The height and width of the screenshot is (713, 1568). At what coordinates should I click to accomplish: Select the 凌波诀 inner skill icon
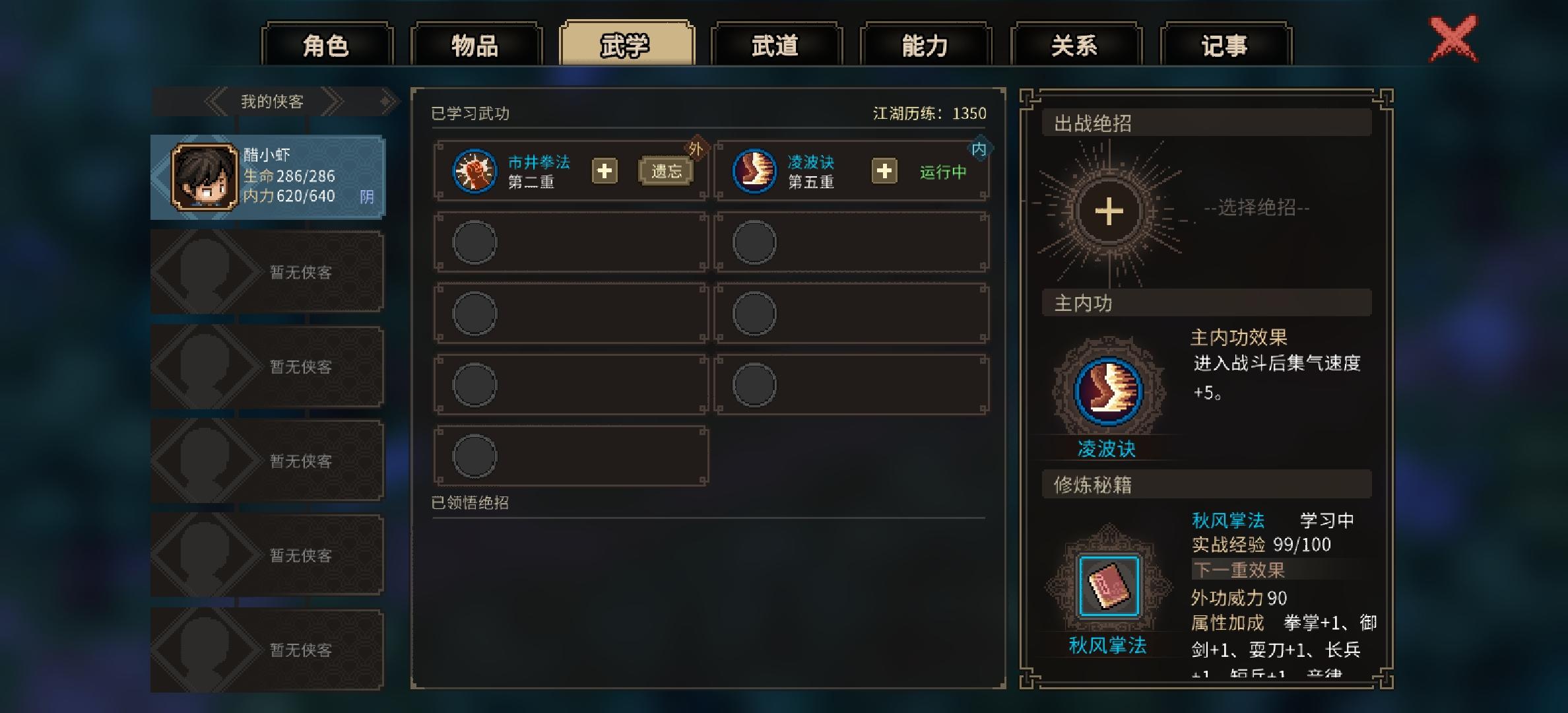click(754, 170)
